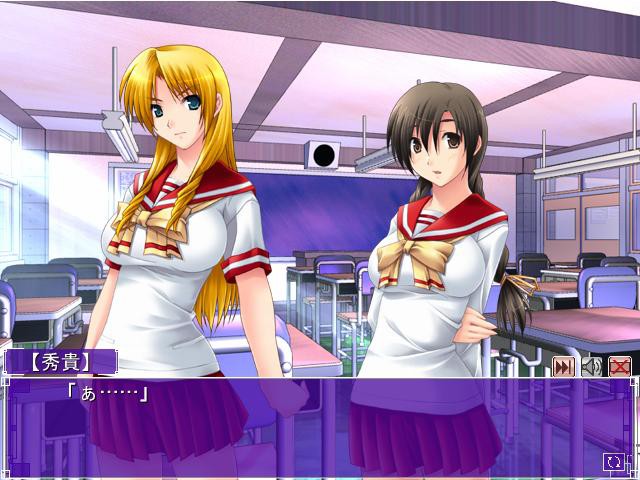
Task: Hide the message window with the red X
Action: tap(619, 367)
